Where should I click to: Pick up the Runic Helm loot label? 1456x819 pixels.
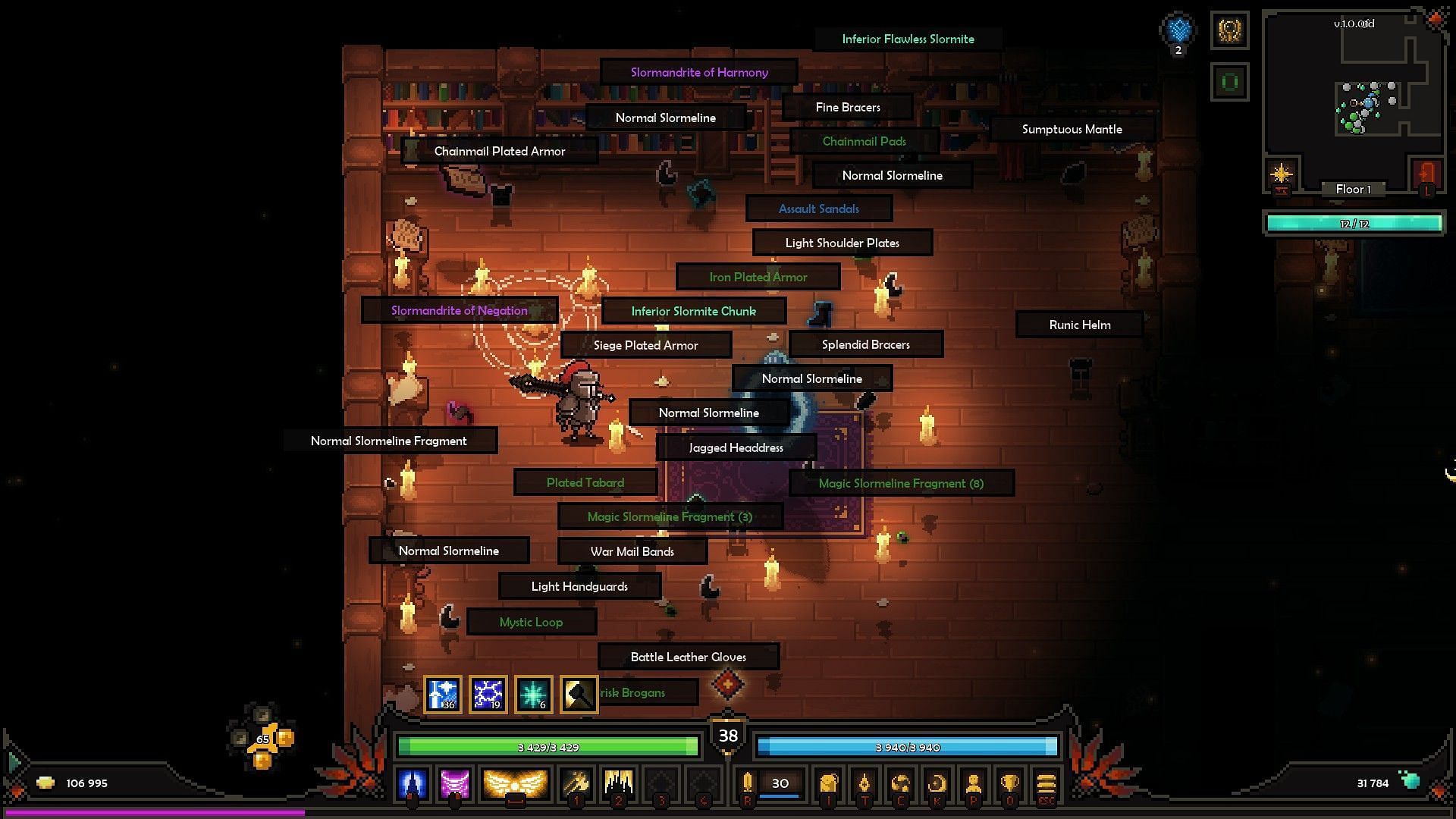click(x=1079, y=325)
